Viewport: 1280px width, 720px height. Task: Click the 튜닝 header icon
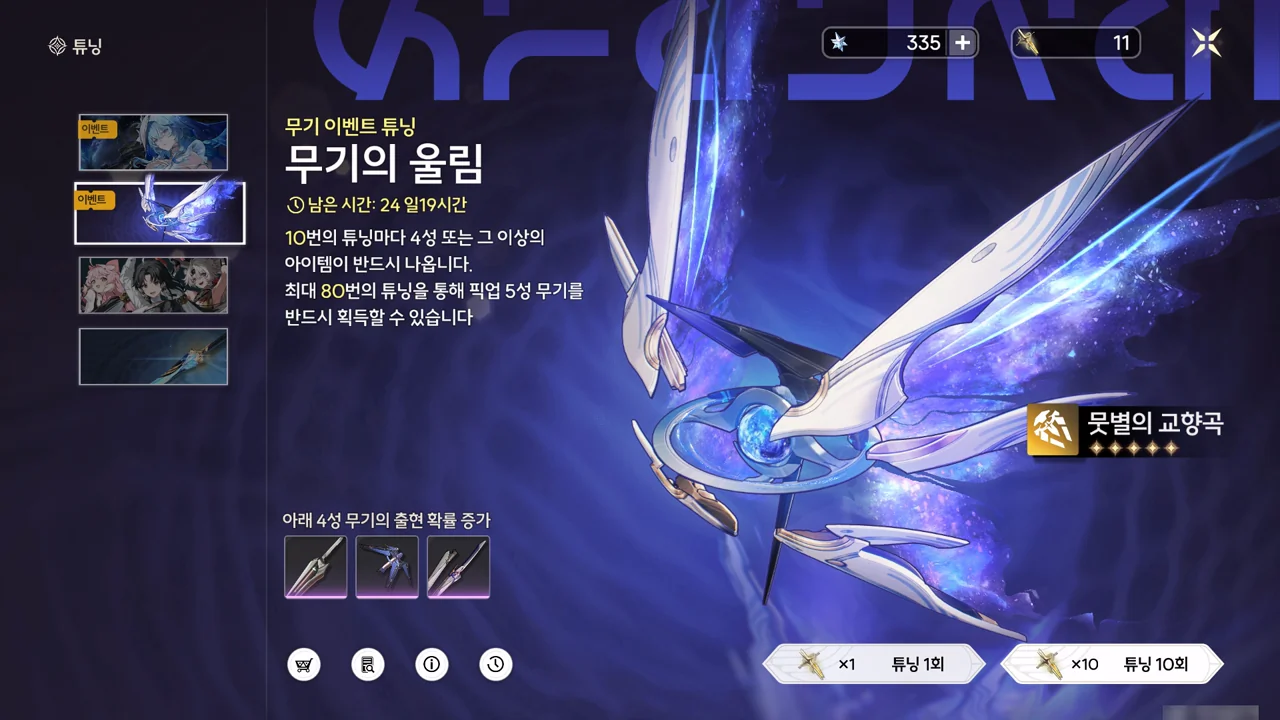click(x=57, y=46)
